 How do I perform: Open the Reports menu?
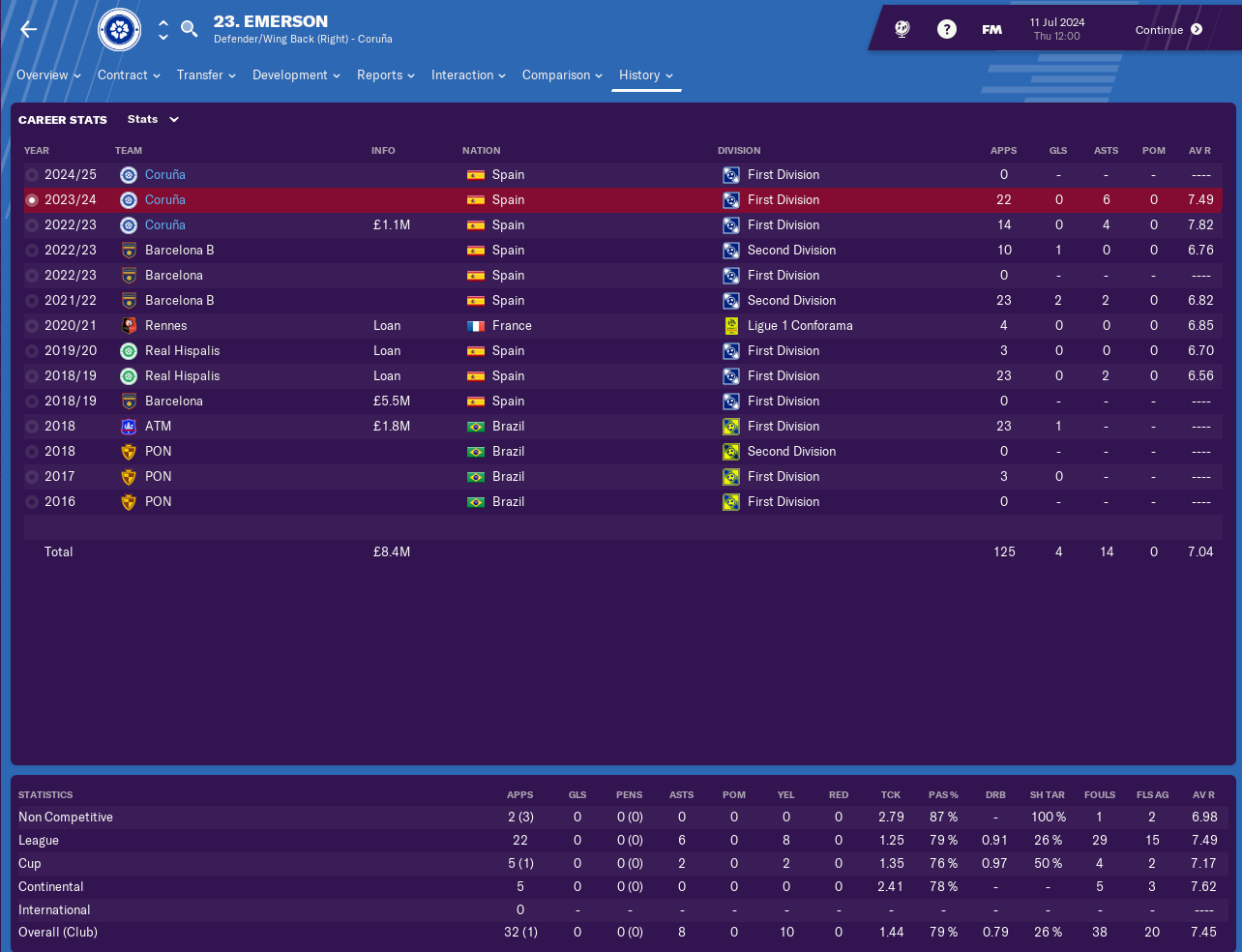pos(385,75)
